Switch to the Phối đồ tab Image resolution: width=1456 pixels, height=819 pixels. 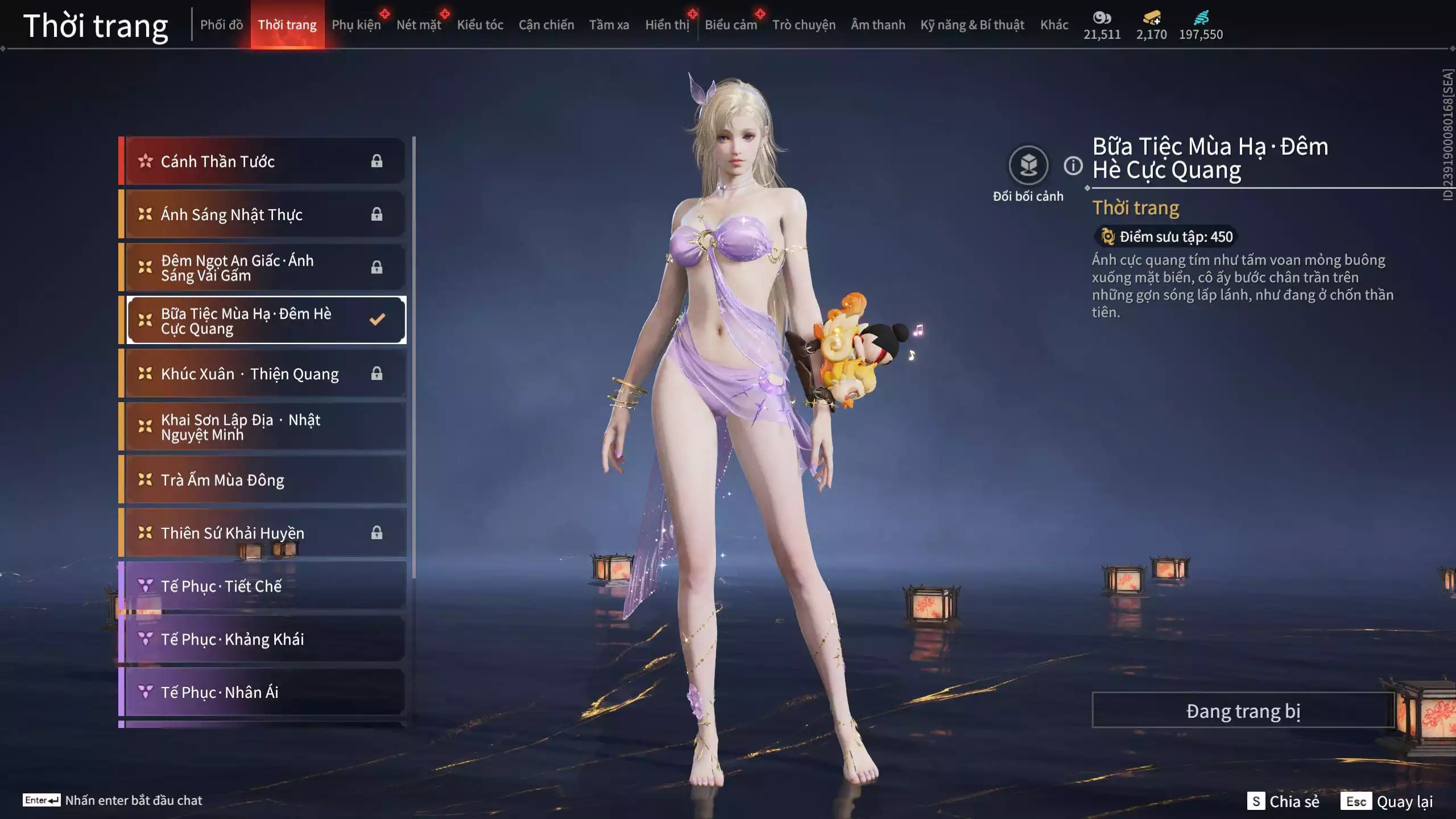pyautogui.click(x=221, y=25)
